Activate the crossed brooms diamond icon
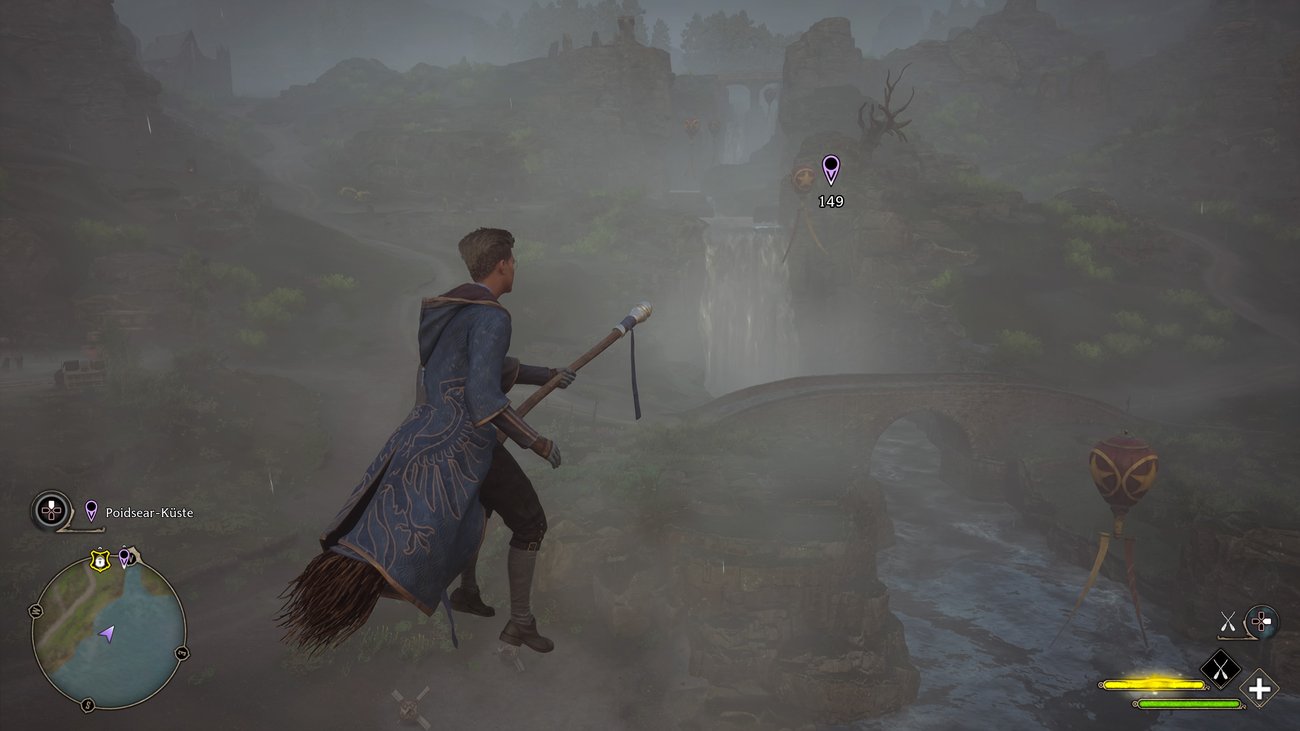Viewport: 1300px width, 731px height. (1219, 669)
